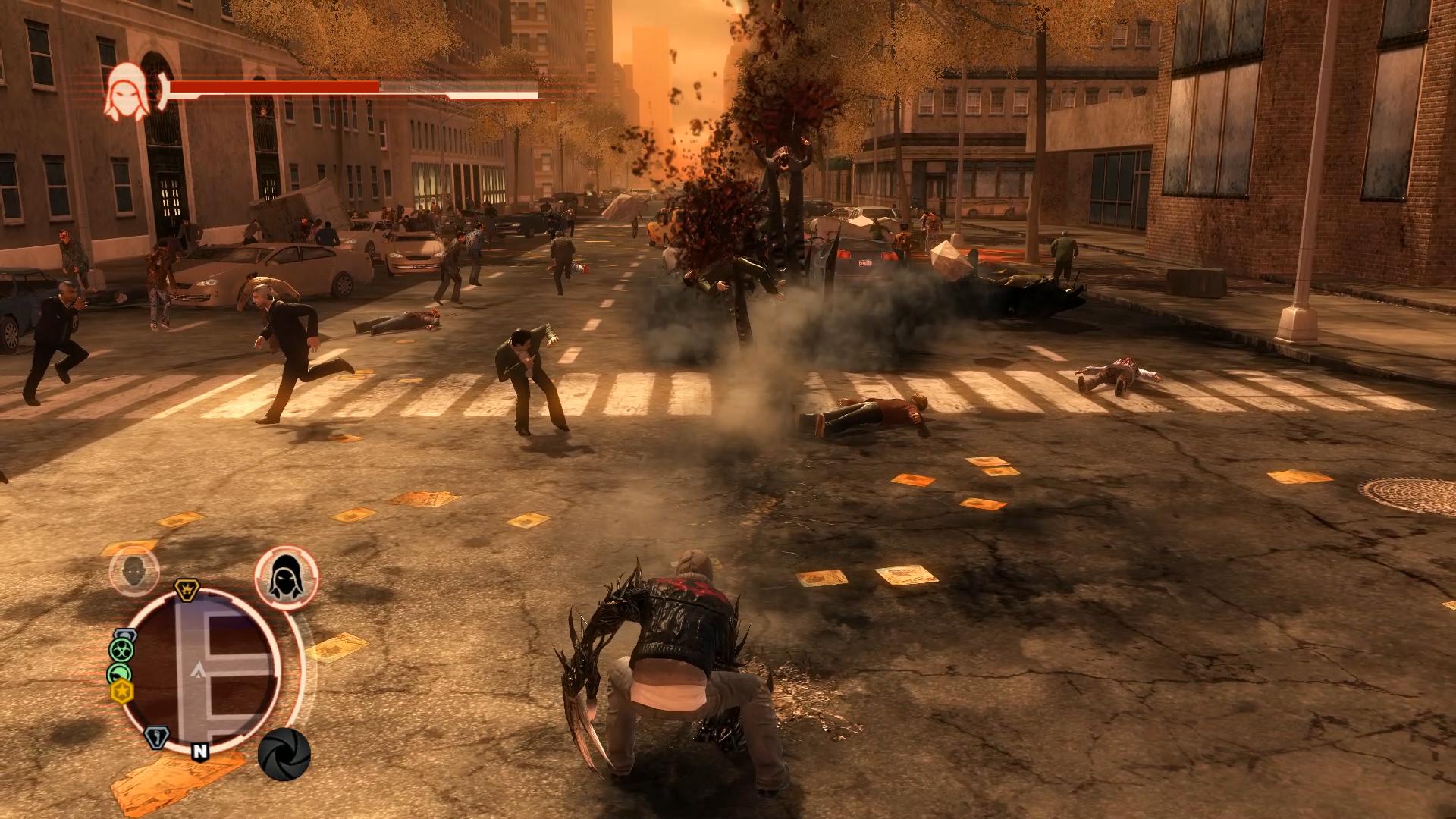Click the north compass N indicator

[200, 751]
